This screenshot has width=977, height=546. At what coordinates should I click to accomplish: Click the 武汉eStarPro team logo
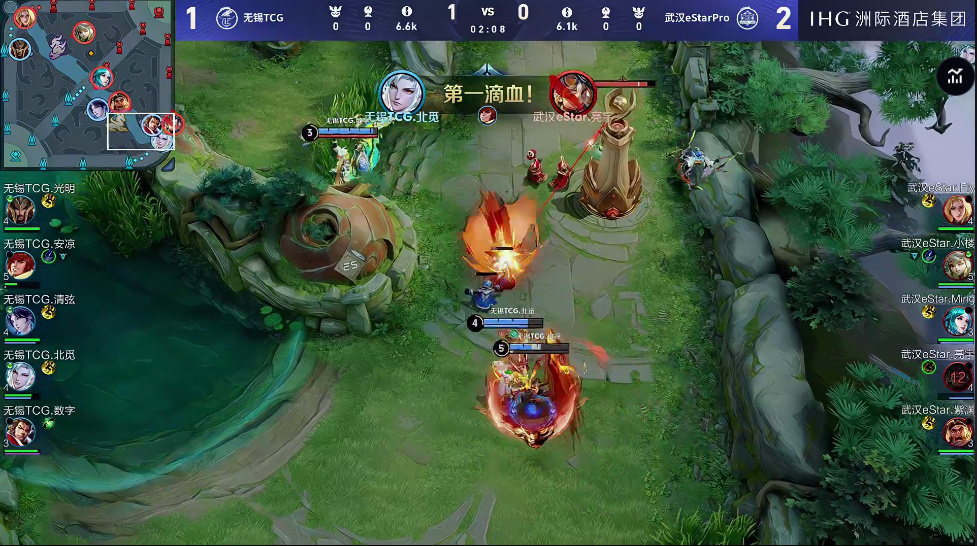pos(746,18)
